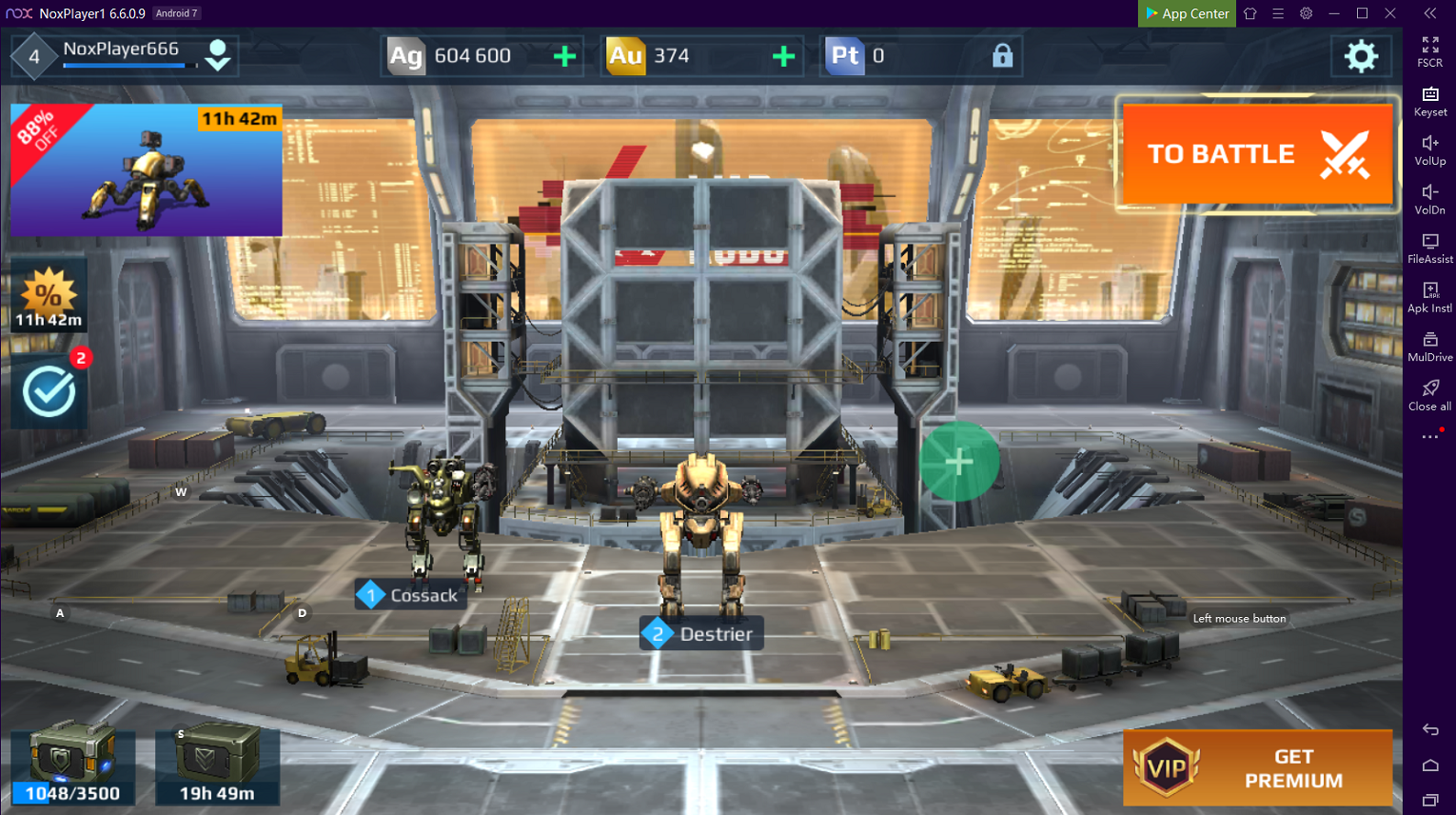Select the Destrier robot label
This screenshot has width=1456, height=815.
tap(702, 634)
